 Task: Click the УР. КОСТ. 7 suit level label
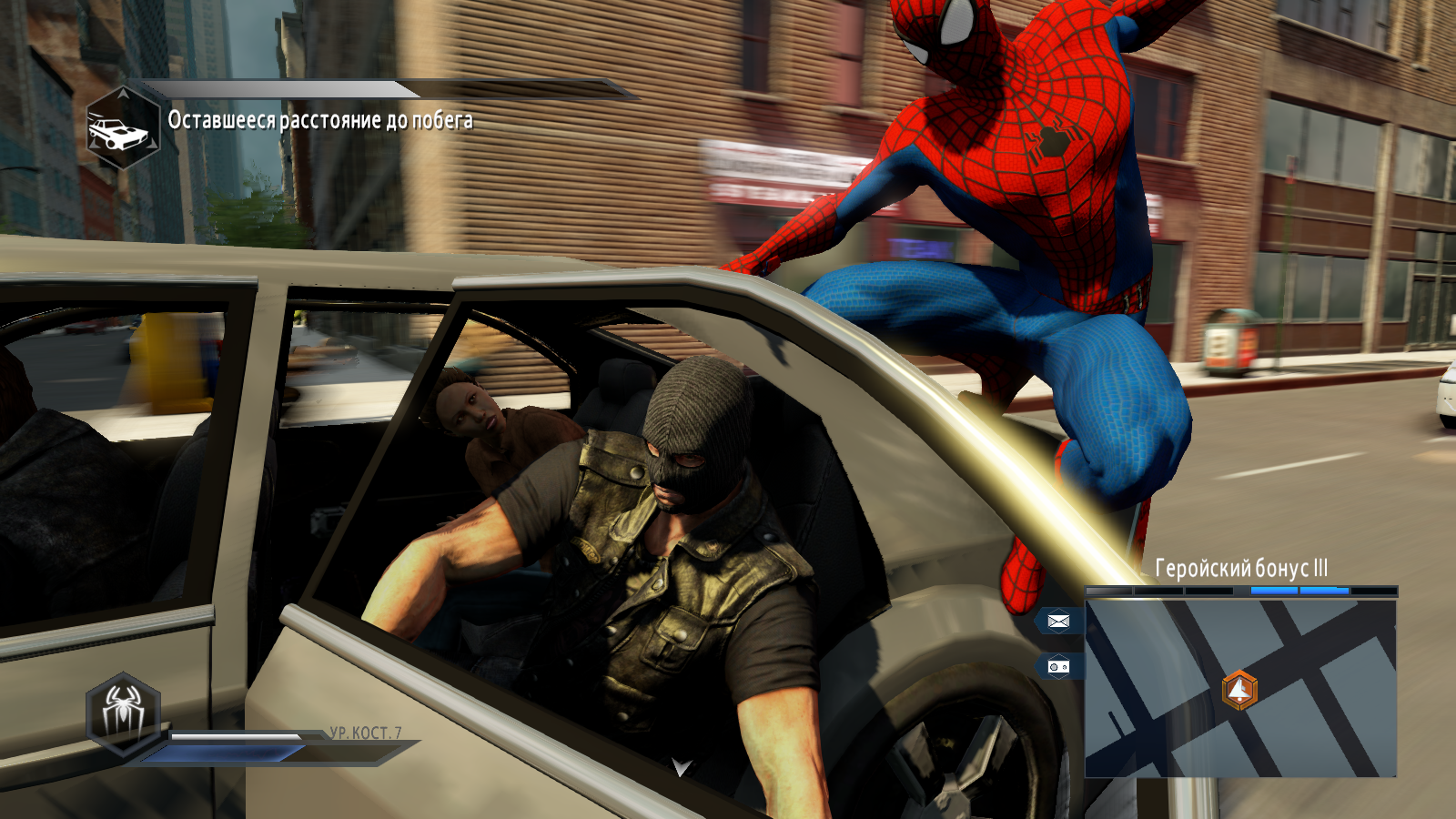click(x=366, y=731)
